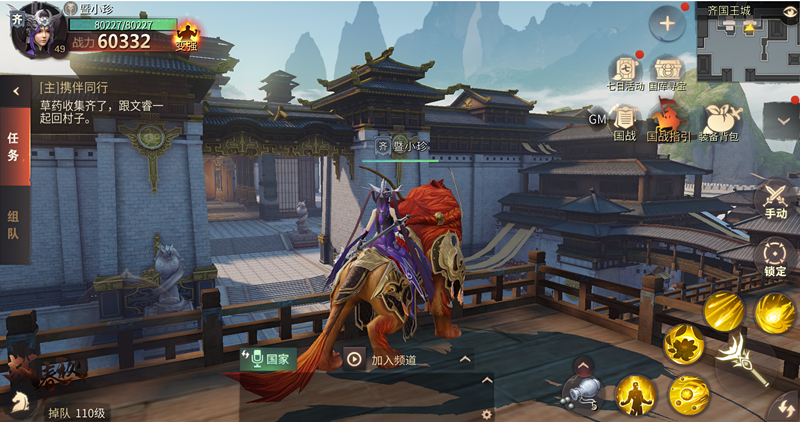The height and width of the screenshot is (422, 800).
Task: Switch to the 组队 team tab
Action: tap(14, 226)
